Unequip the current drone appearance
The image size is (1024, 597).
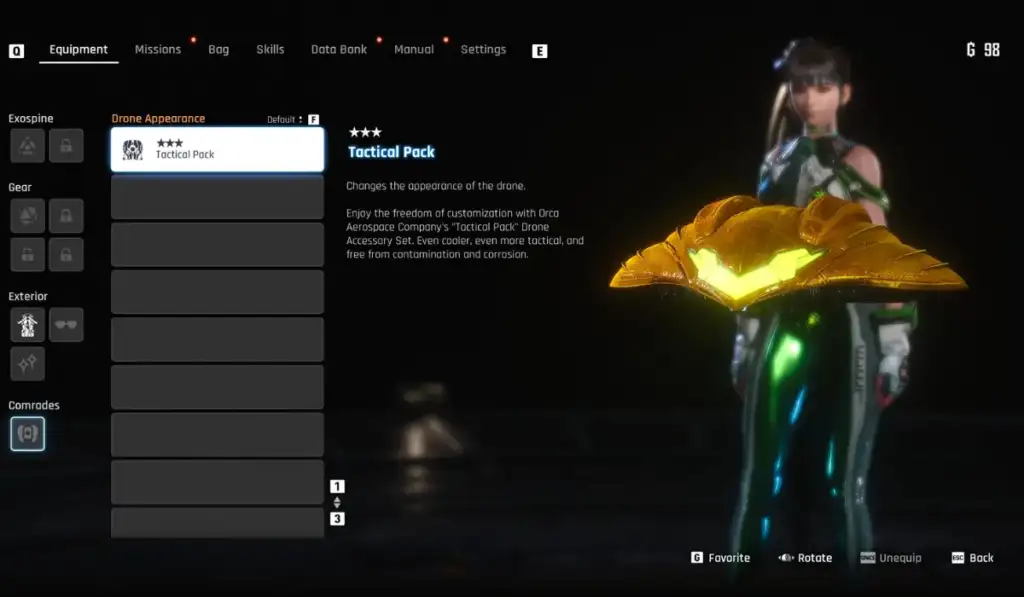point(891,558)
